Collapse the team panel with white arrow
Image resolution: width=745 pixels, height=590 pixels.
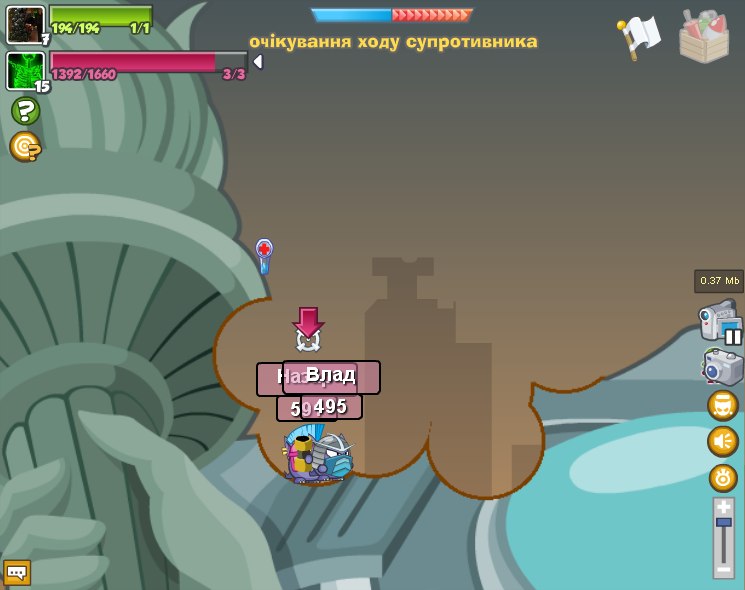[x=258, y=62]
